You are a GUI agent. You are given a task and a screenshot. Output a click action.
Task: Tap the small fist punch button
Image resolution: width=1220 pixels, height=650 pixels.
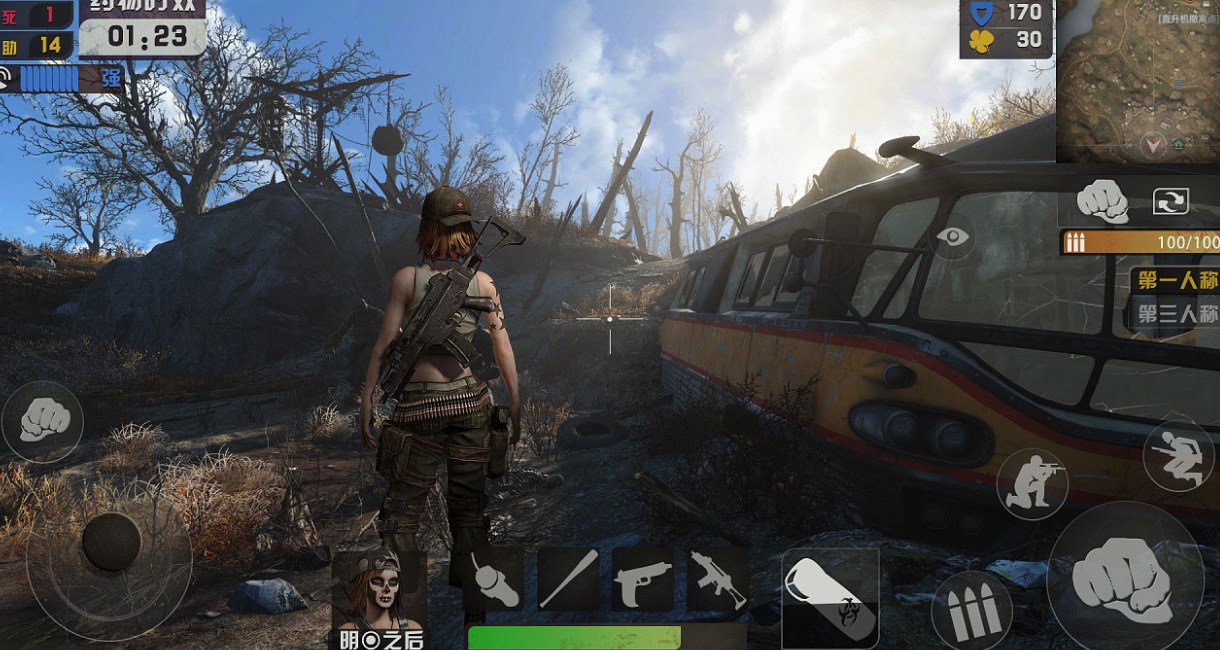tap(42, 420)
